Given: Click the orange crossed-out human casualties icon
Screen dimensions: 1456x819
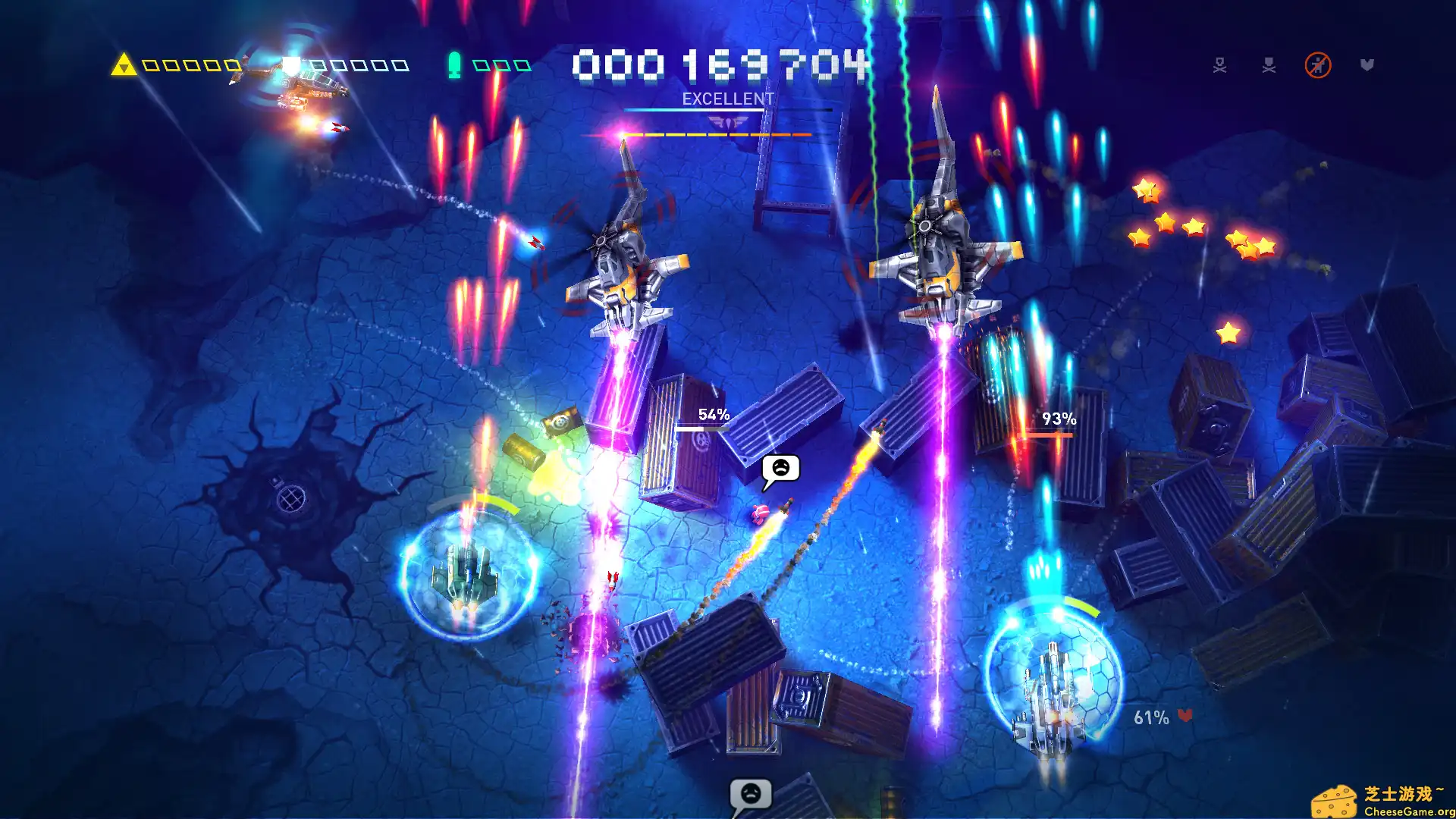Looking at the screenshot, I should coord(1318,64).
